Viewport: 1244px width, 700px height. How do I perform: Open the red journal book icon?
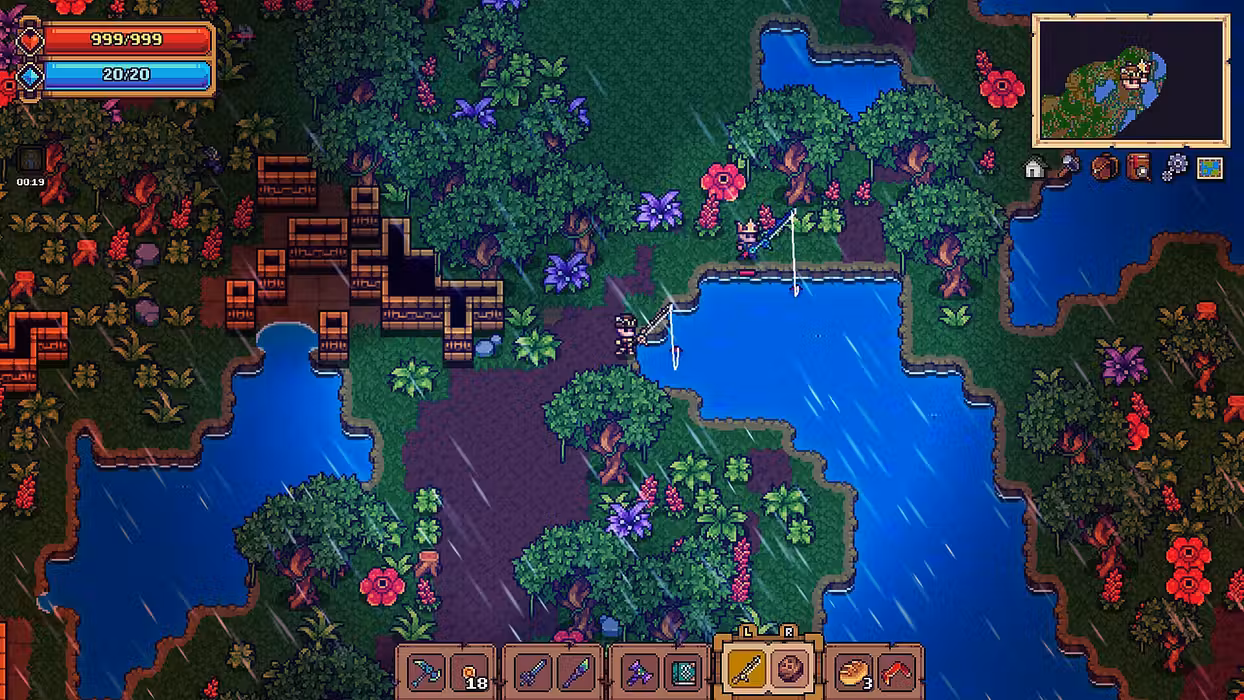(1139, 167)
